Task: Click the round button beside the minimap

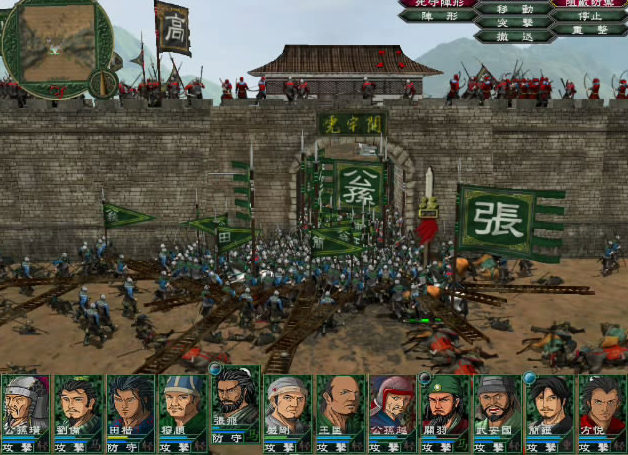Action: pyautogui.click(x=104, y=83)
